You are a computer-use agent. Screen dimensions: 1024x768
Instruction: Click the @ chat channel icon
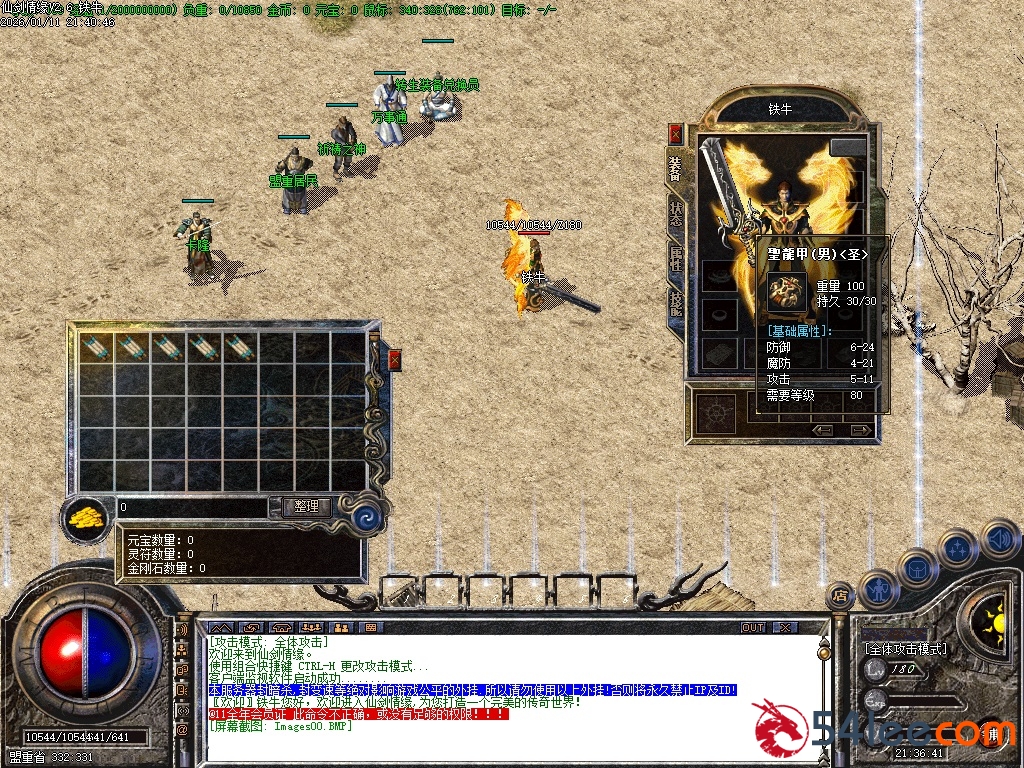pyautogui.click(x=183, y=730)
